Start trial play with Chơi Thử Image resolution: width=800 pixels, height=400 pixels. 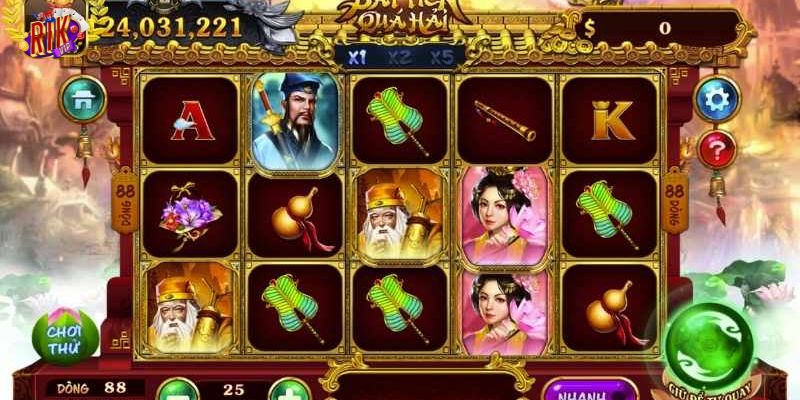click(66, 337)
